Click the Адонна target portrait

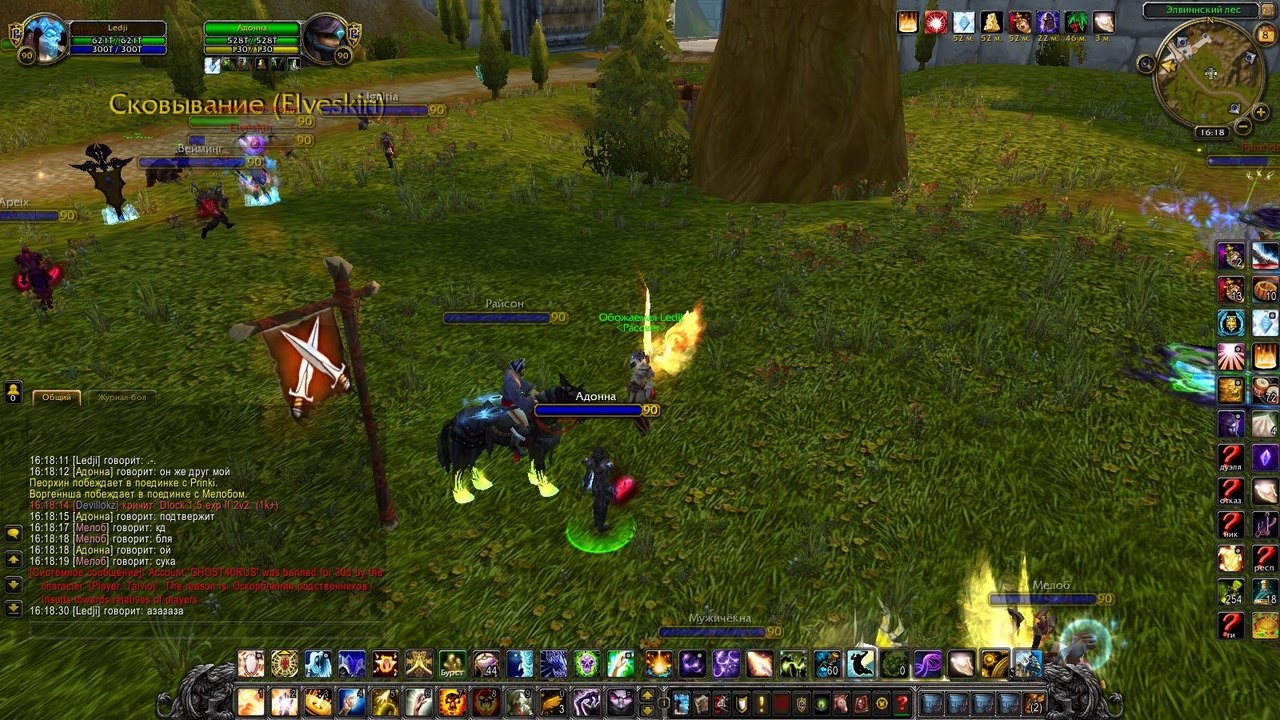(x=326, y=39)
